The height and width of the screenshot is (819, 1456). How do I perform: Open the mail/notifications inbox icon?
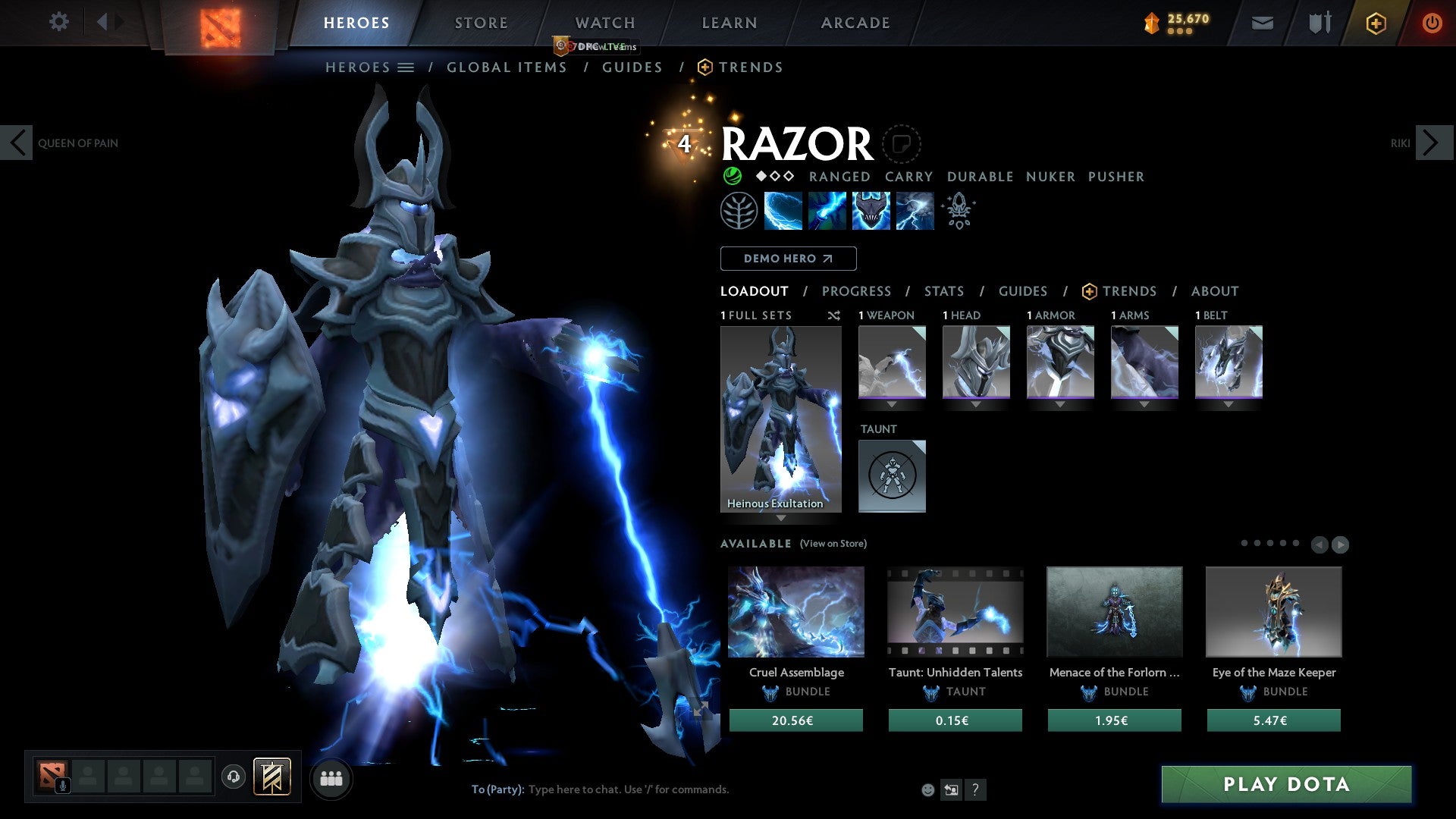[1262, 23]
